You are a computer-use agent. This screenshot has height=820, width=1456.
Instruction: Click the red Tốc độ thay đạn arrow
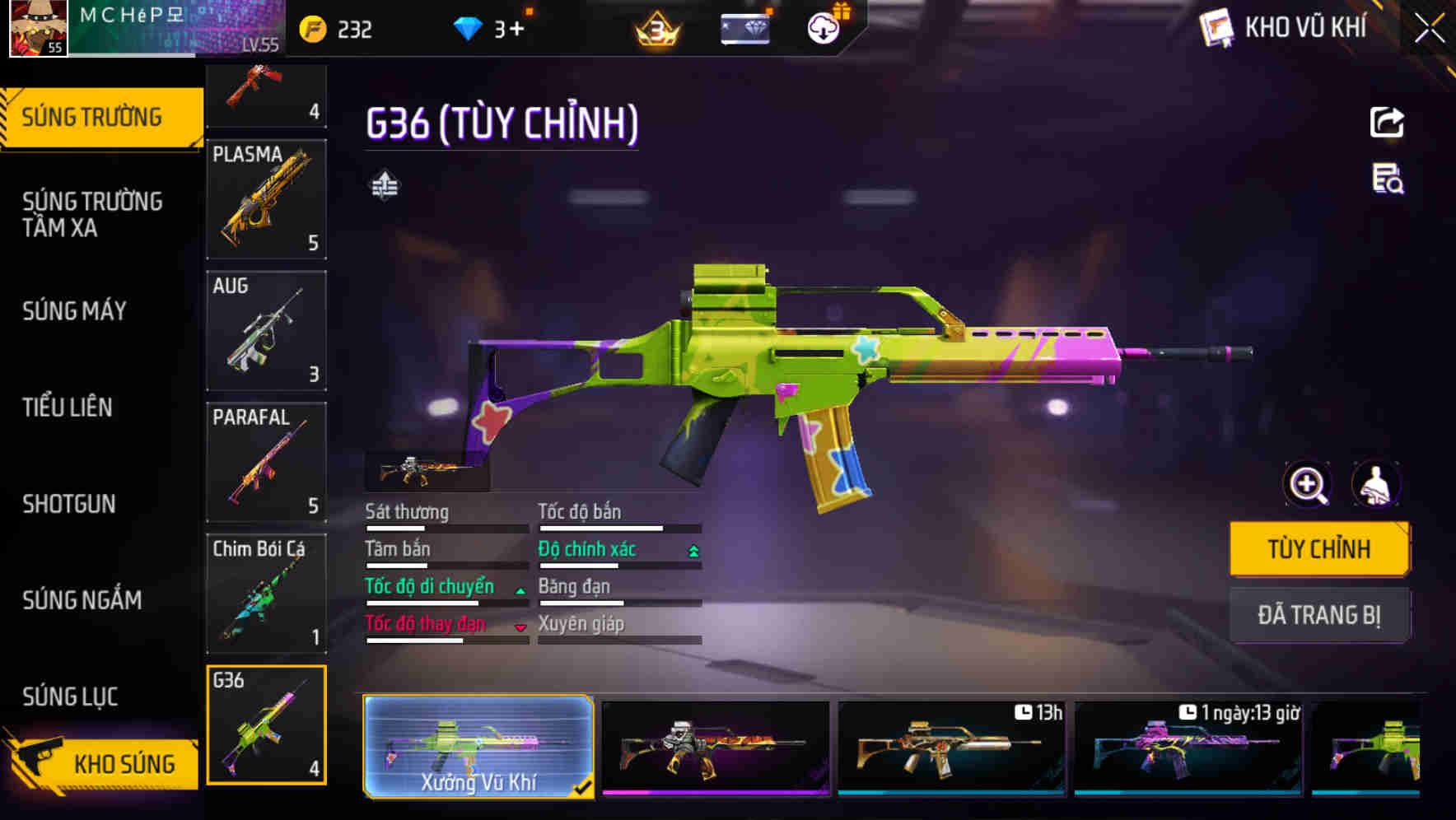coord(520,627)
